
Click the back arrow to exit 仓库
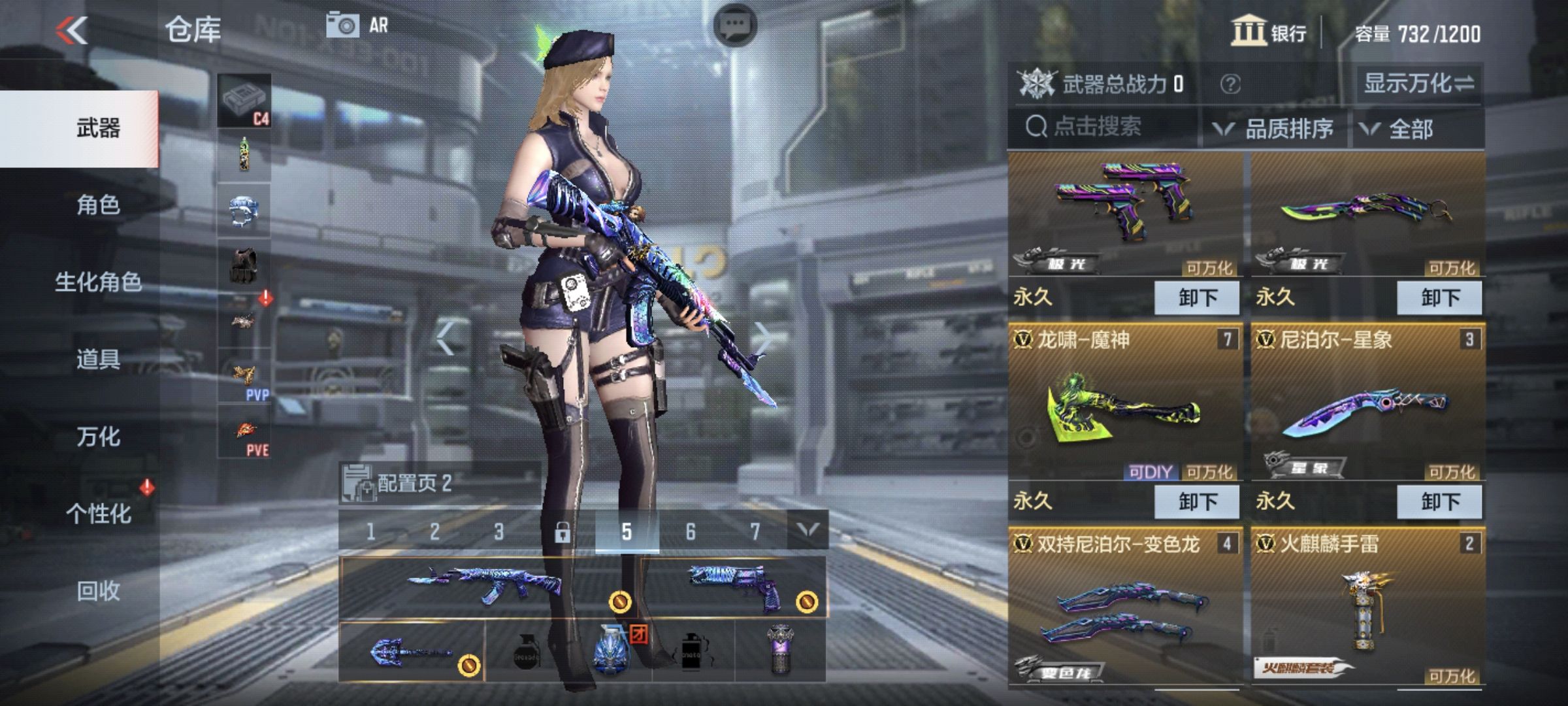click(72, 31)
